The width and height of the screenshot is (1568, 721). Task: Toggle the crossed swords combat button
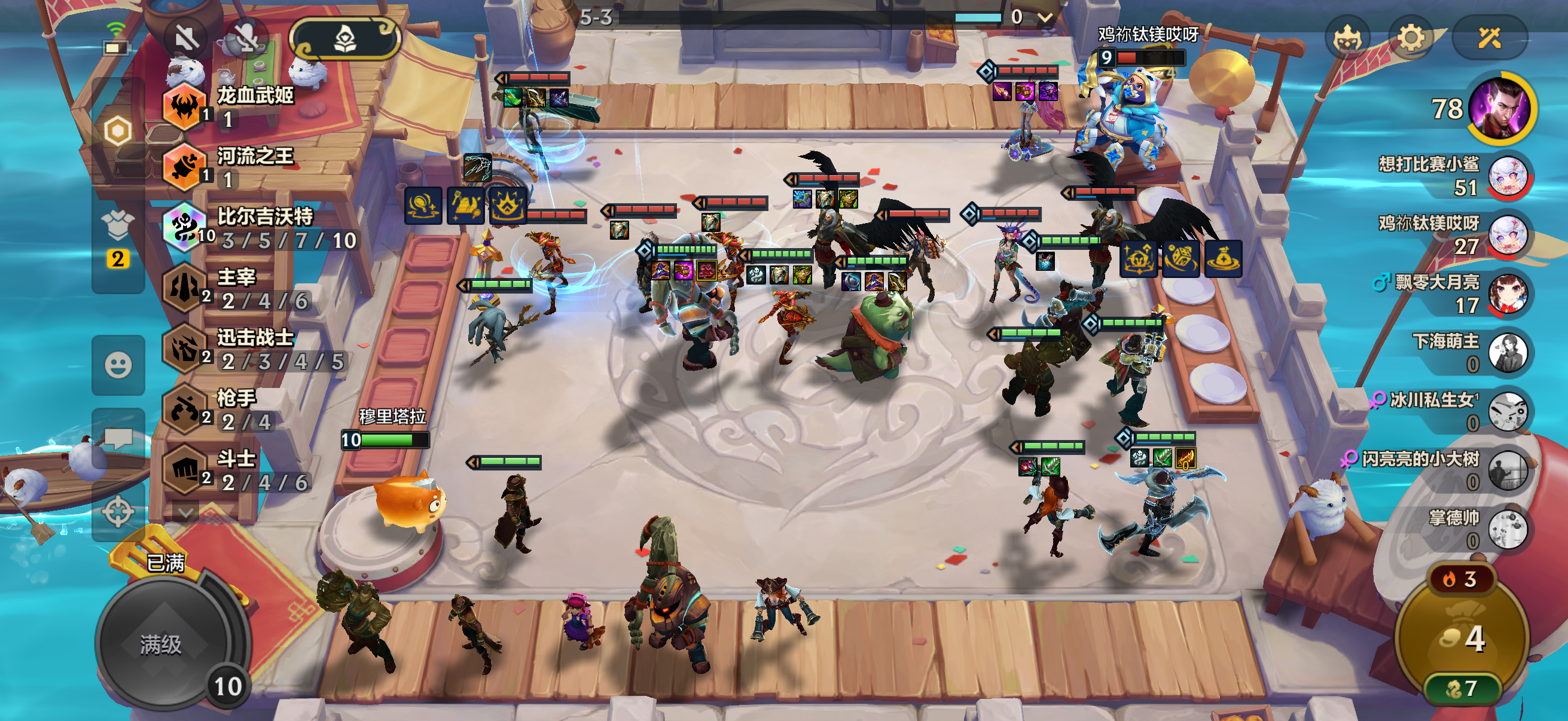[1489, 39]
